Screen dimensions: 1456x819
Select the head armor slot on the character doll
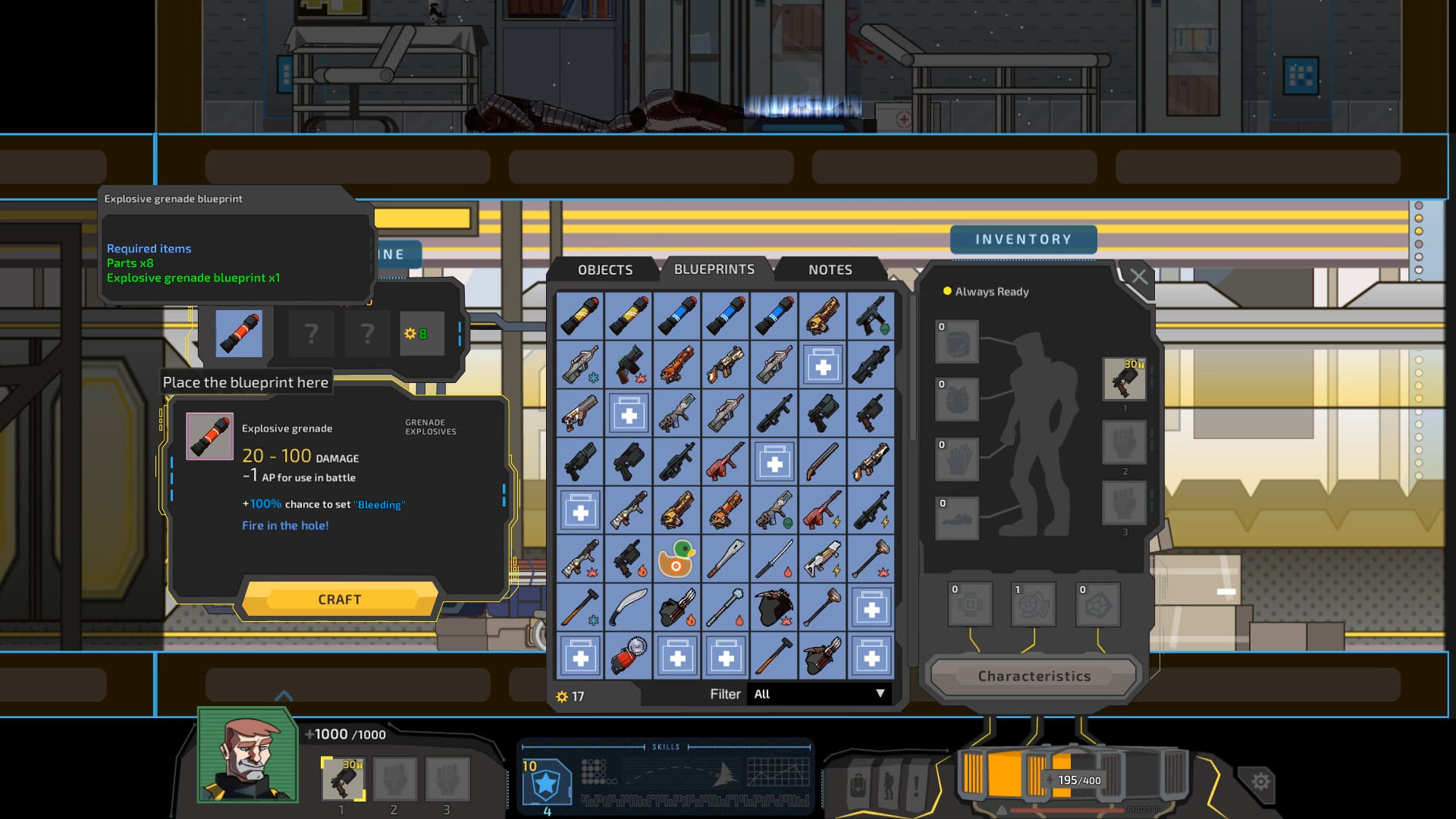point(957,343)
